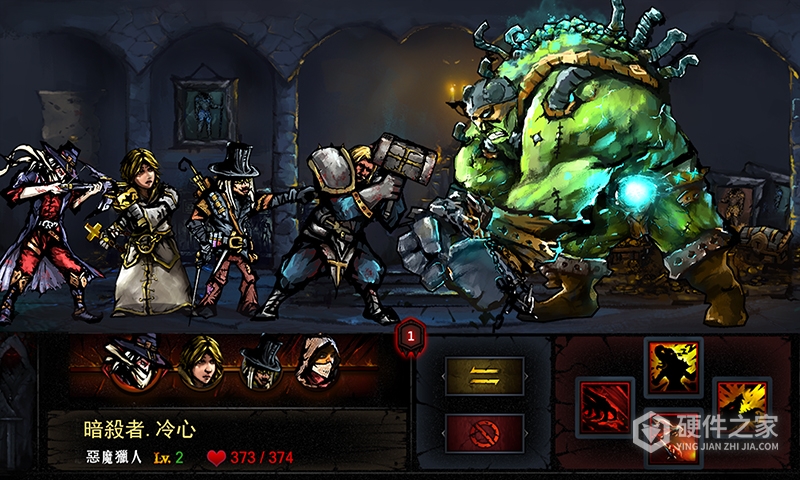Click the yellow swap arrows button
800x480 pixels.
tap(484, 376)
